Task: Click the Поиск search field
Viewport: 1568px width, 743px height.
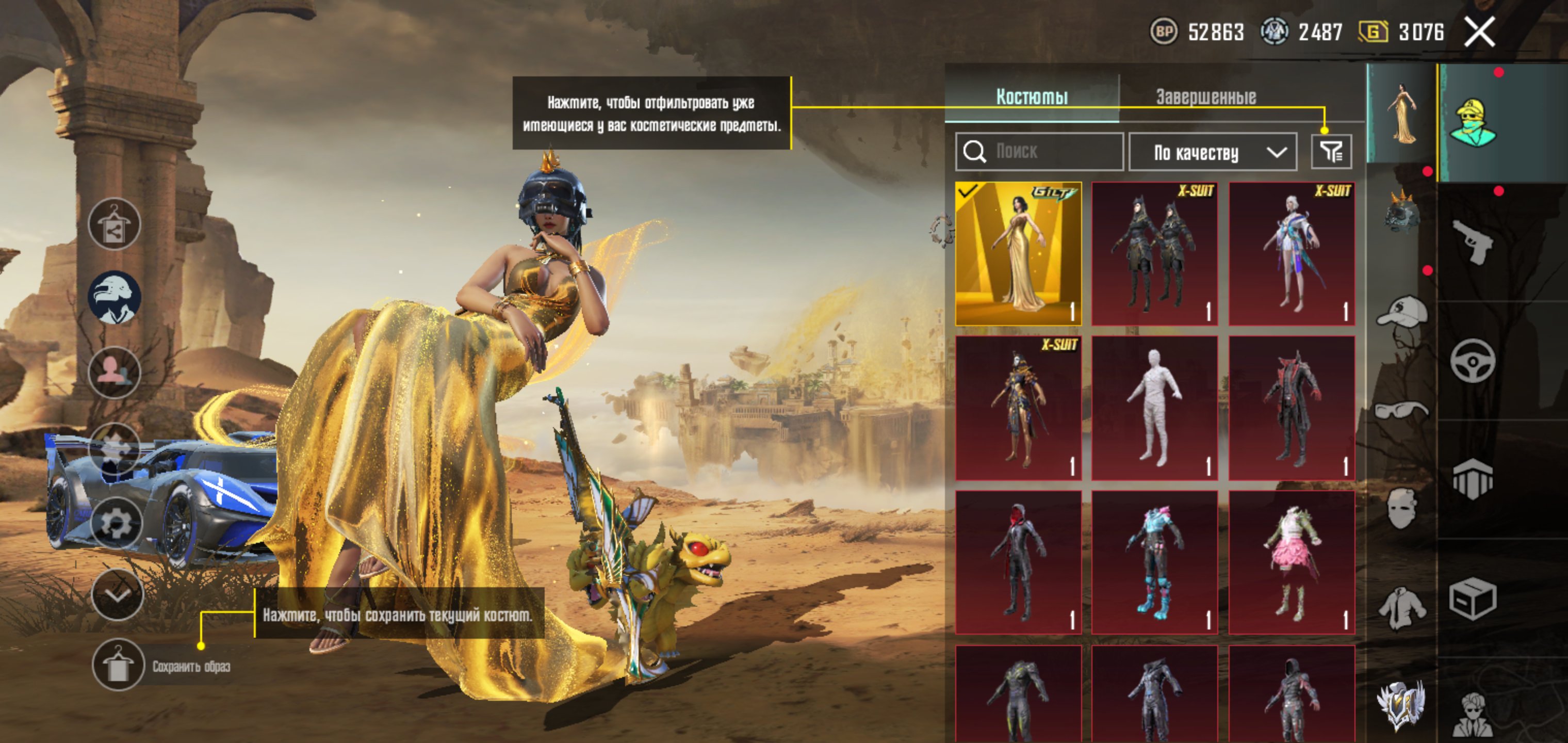Action: click(1039, 152)
